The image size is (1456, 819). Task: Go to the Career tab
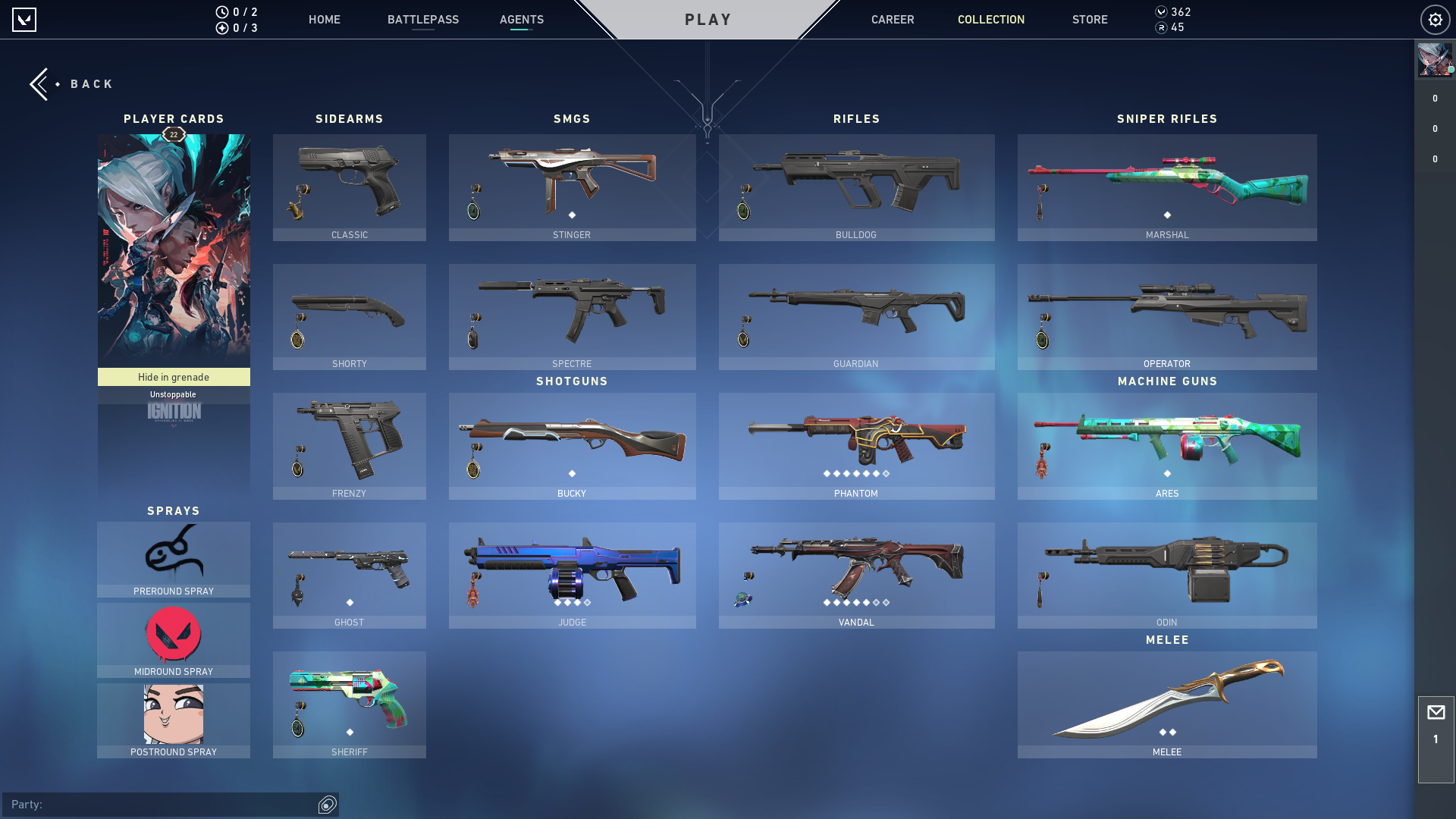click(x=892, y=20)
